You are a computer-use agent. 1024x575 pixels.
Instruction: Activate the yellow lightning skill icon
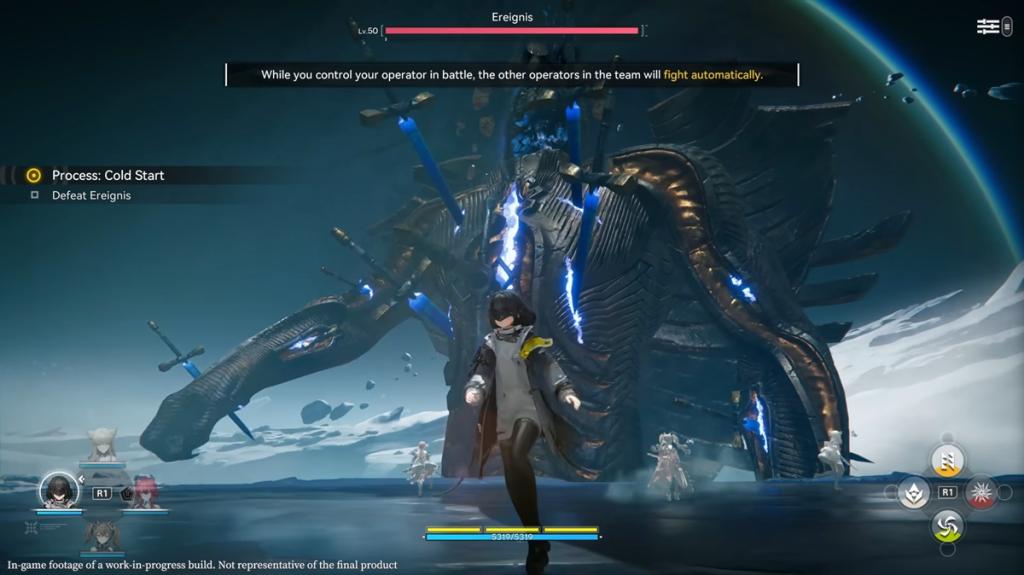click(x=947, y=460)
